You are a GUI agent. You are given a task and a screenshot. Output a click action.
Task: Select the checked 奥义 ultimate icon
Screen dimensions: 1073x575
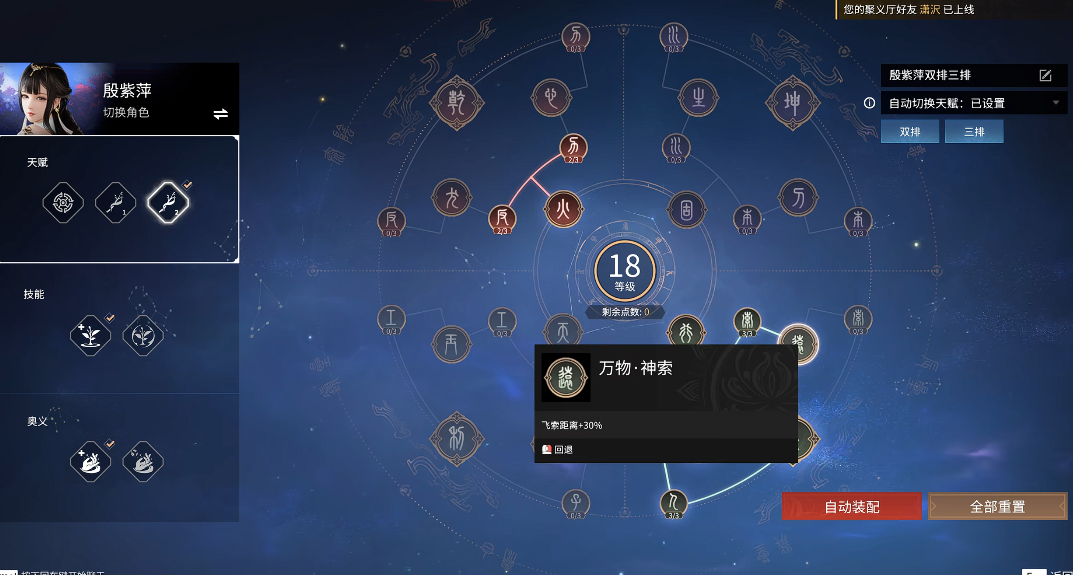[90, 461]
